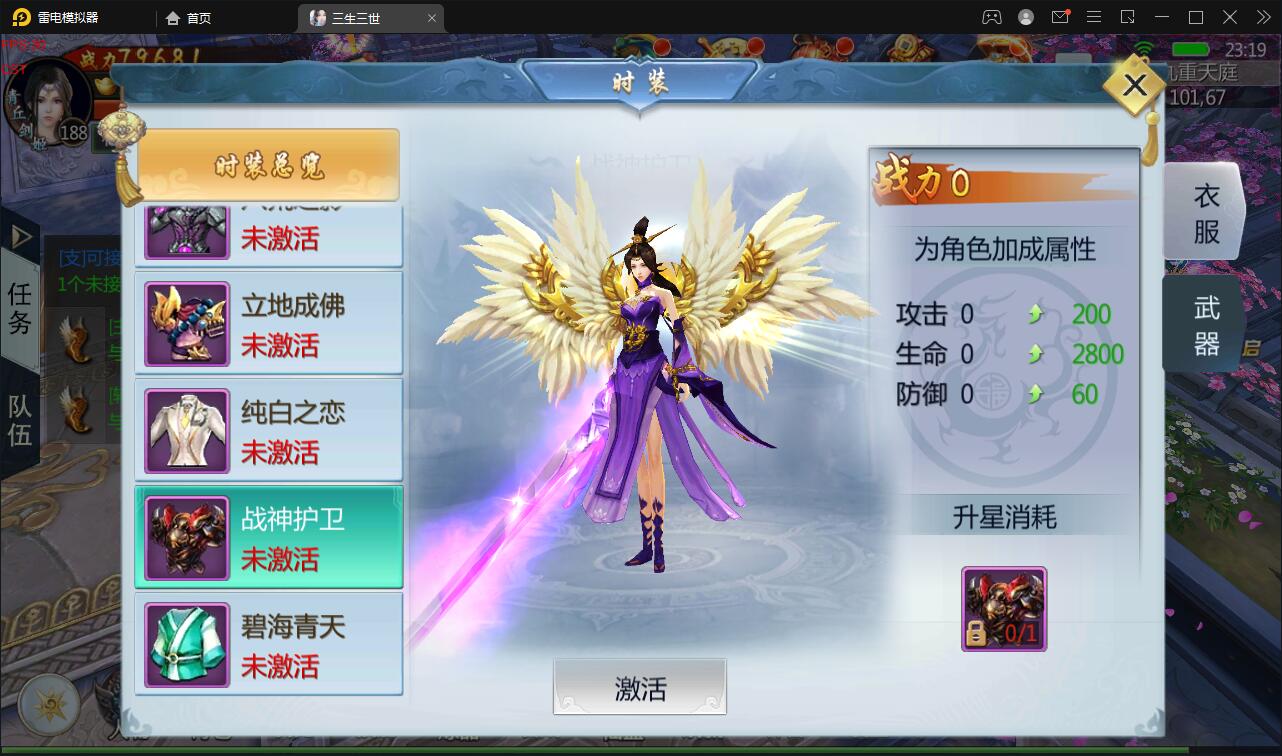
Task: Click the locked 升星消耗 material icon
Action: click(x=1003, y=608)
